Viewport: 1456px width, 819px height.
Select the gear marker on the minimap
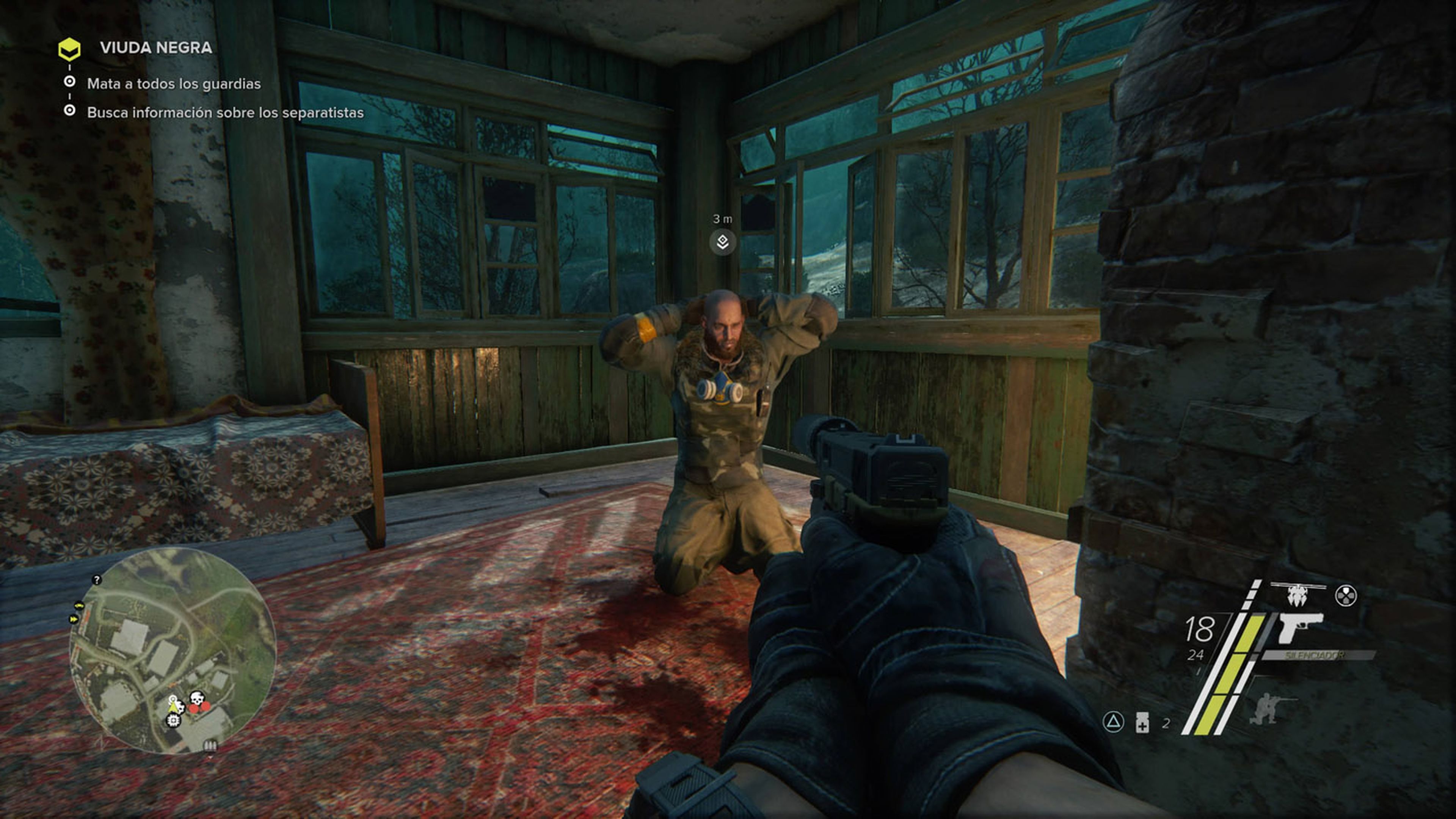174,720
